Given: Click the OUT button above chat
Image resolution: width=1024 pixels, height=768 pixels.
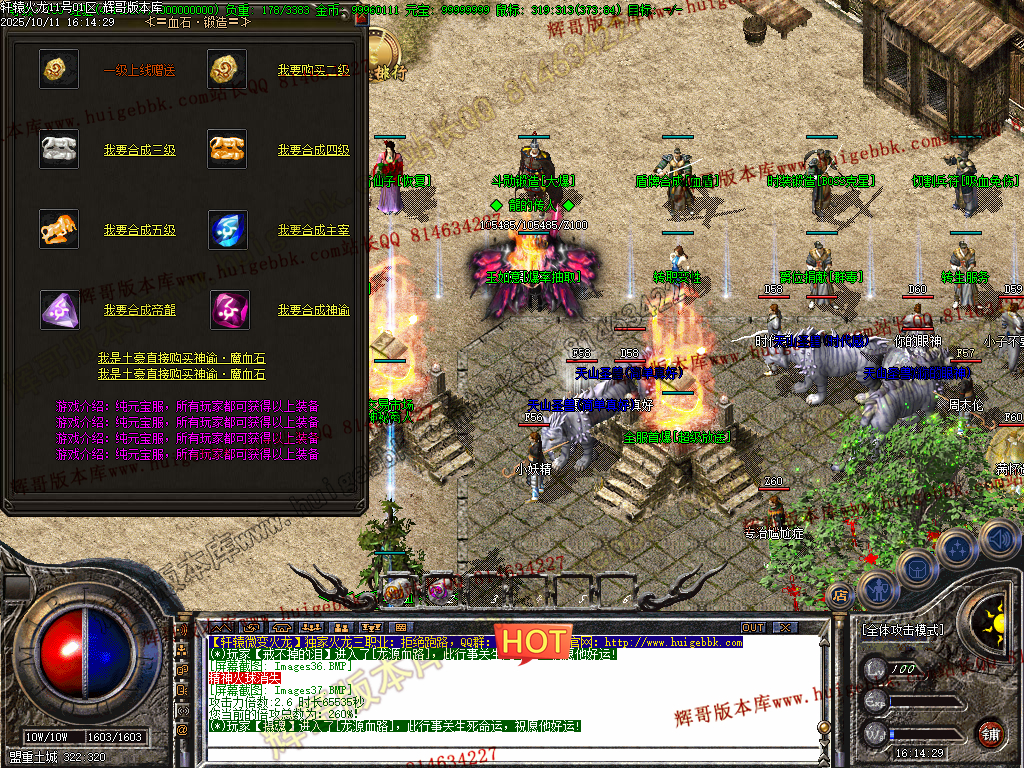Looking at the screenshot, I should pos(753,627).
